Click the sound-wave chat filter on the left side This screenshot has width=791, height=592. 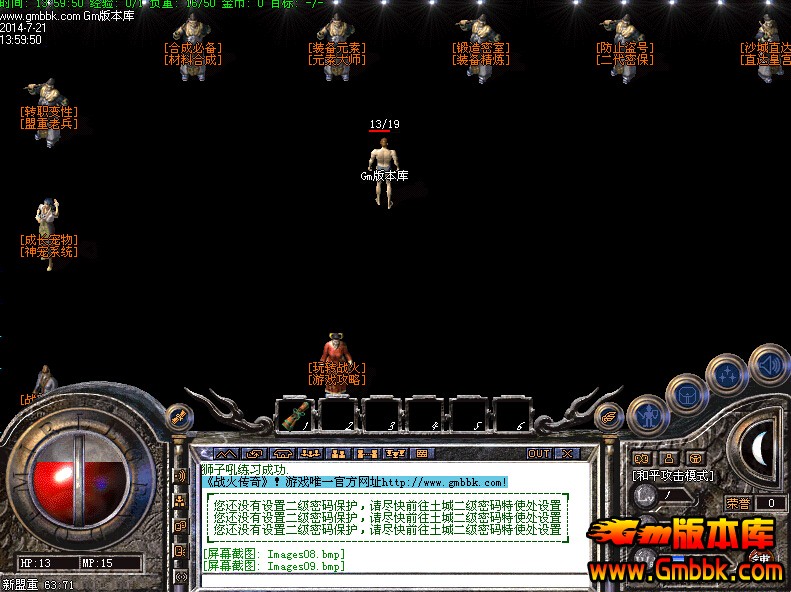(x=180, y=475)
